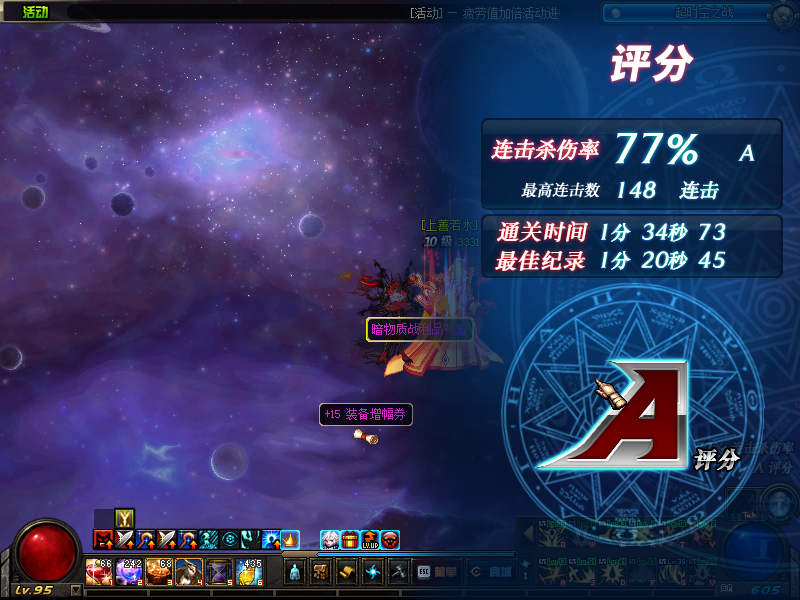Click the golden crown buff icon
Viewport: 800px width, 600px height.
290,540
